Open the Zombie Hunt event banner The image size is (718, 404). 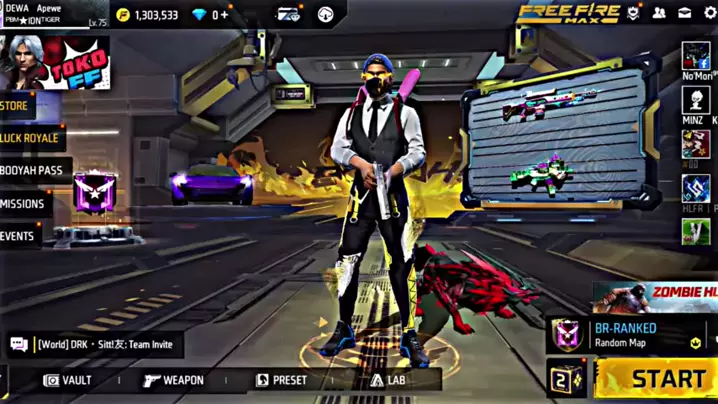[x=655, y=296]
